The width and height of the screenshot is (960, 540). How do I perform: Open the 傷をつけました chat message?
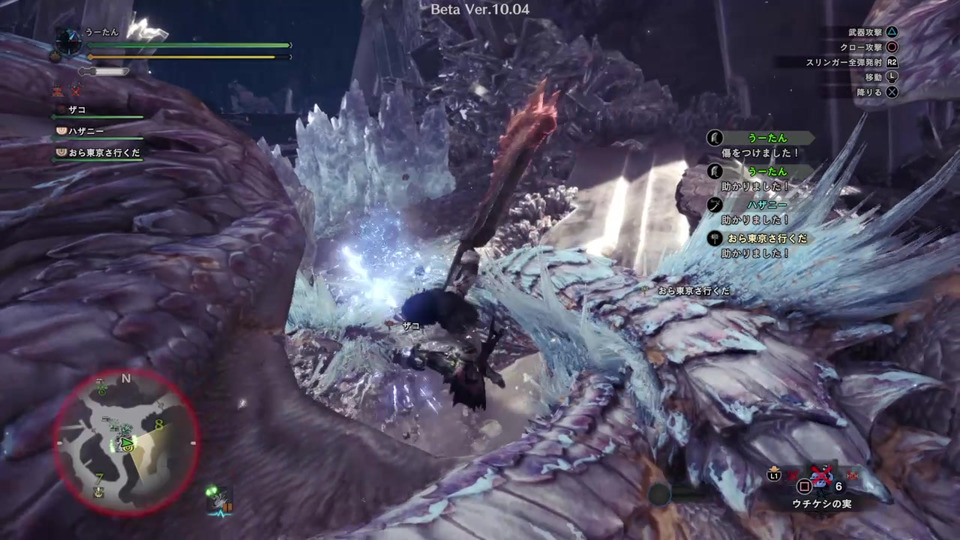click(x=760, y=153)
